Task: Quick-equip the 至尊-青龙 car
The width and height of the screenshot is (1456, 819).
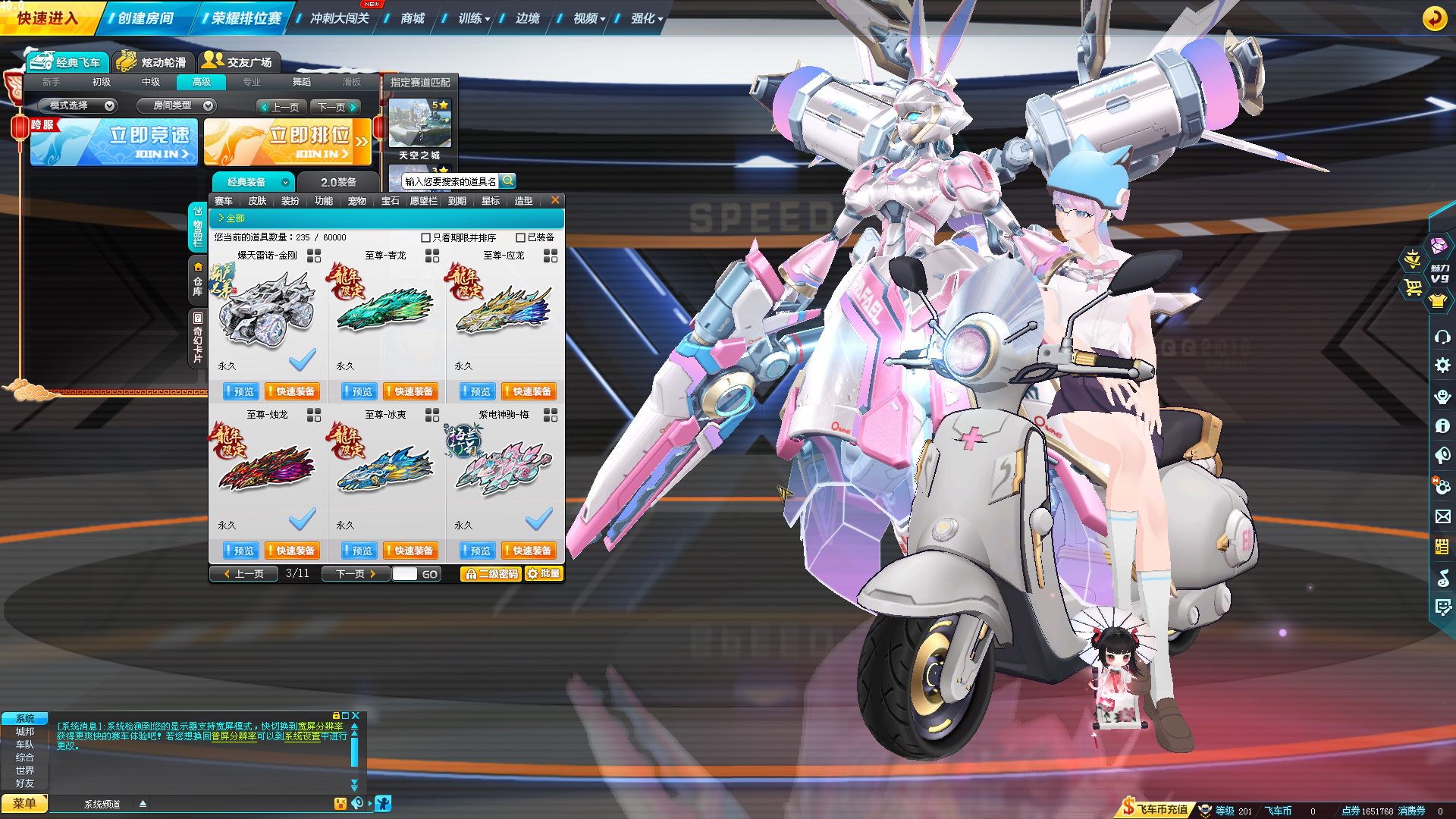Action: pyautogui.click(x=409, y=391)
